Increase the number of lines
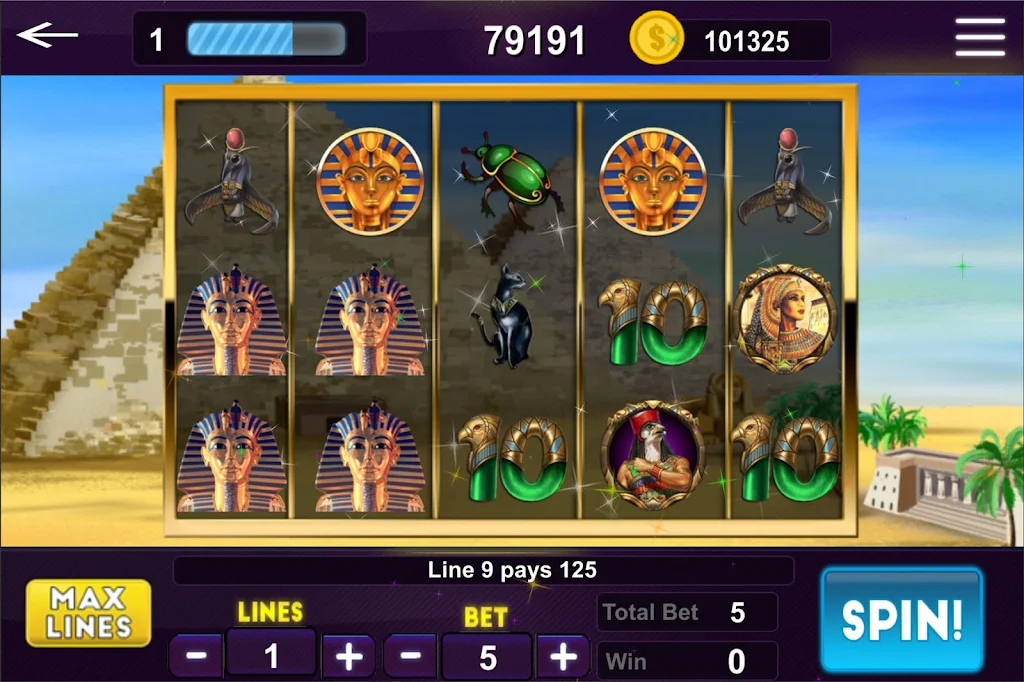Screen dimensions: 1024x682 pos(348,657)
